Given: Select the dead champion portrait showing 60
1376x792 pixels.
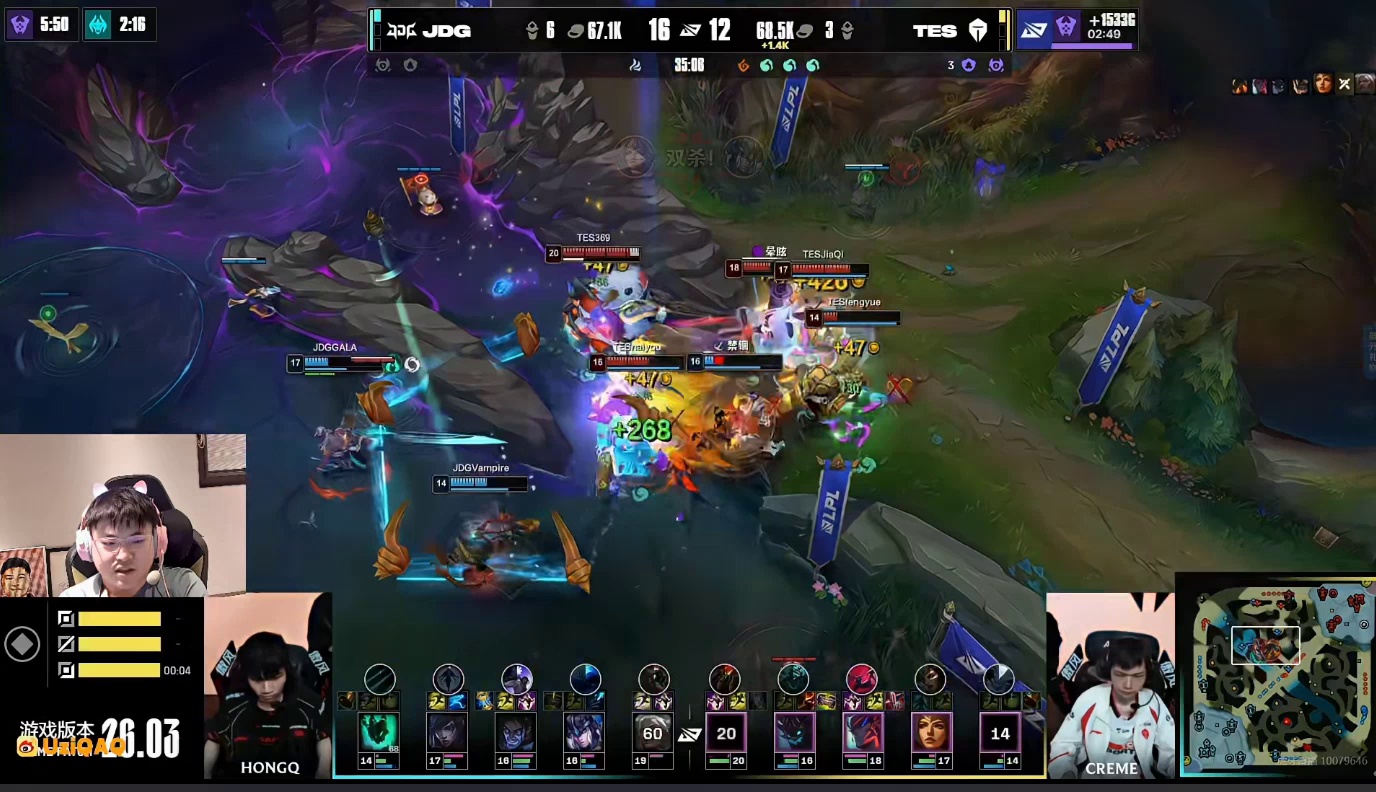Looking at the screenshot, I should pyautogui.click(x=653, y=732).
